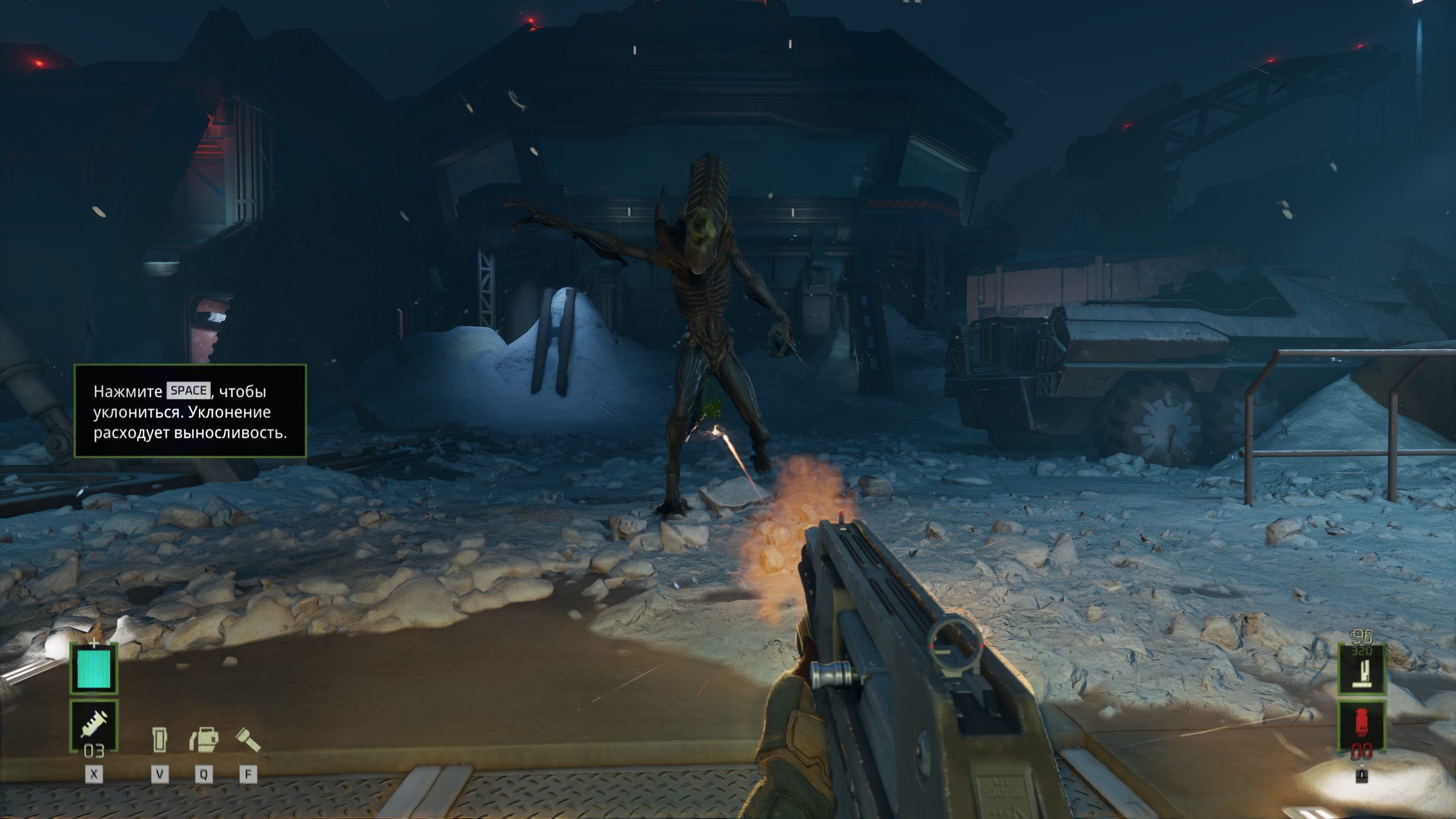Image resolution: width=1456 pixels, height=819 pixels.
Task: Use the medical syringe item slot
Action: pos(94,725)
